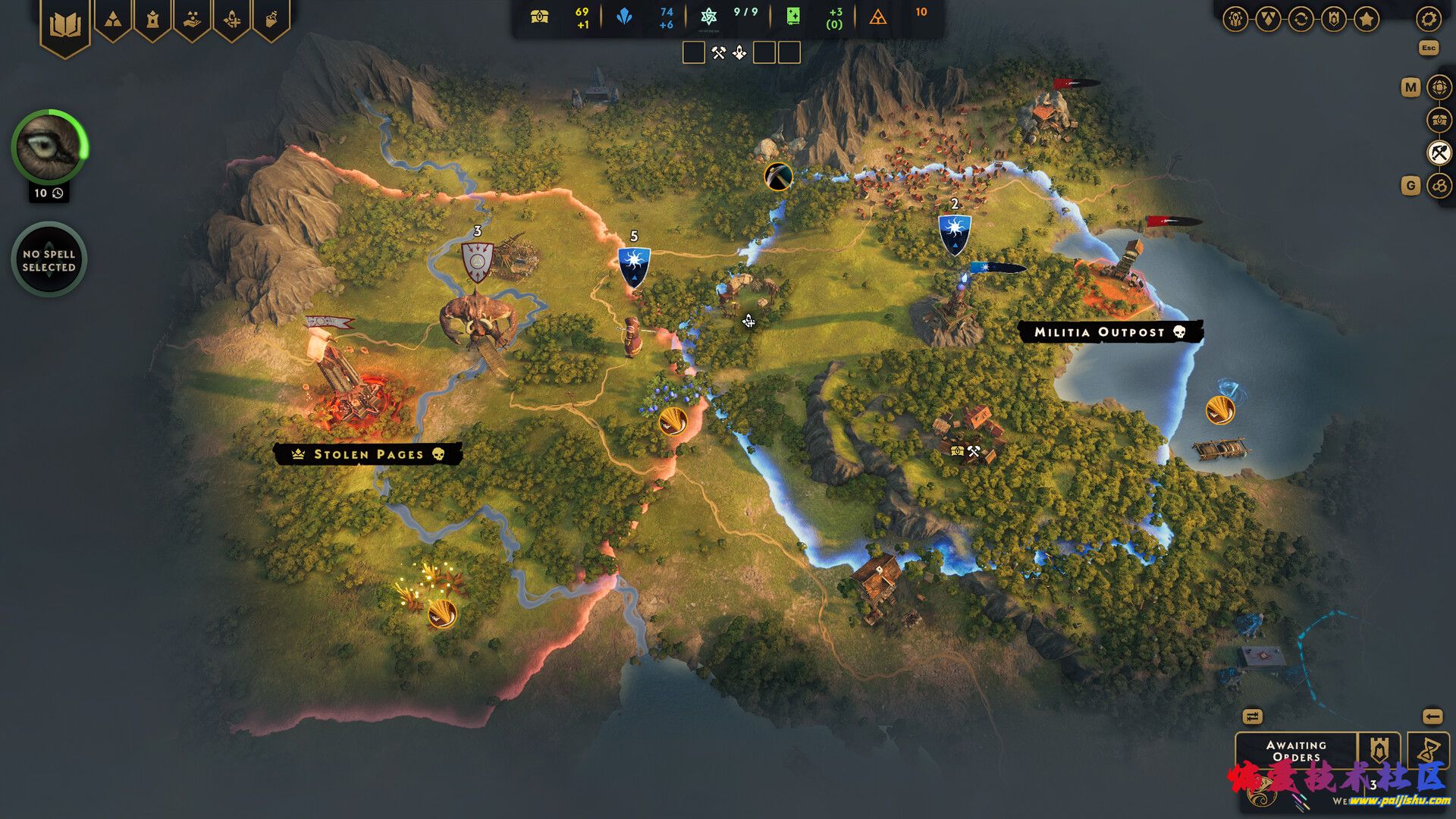Open the potion bottle banner tab

[x=271, y=20]
